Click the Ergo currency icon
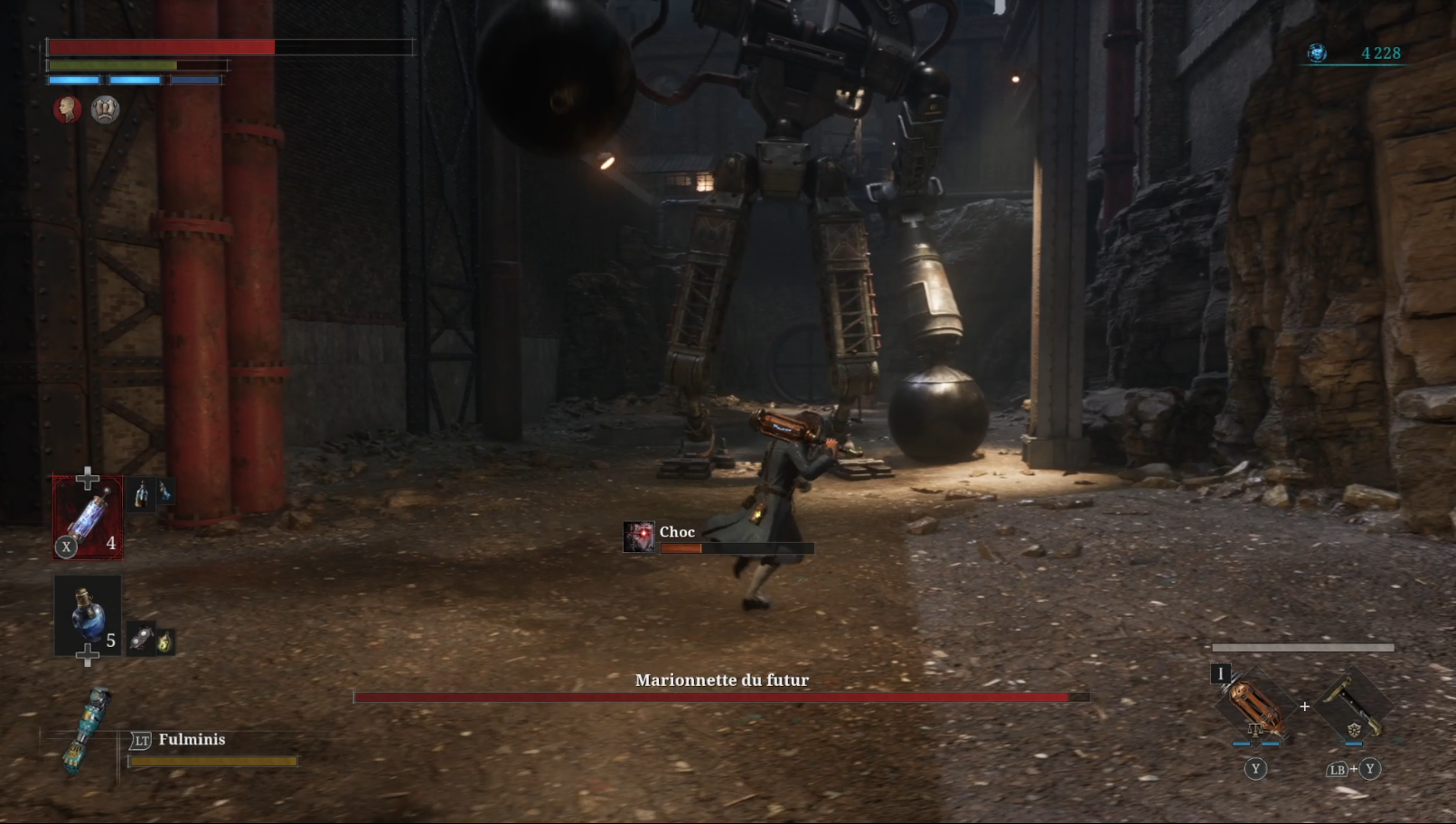 pos(1318,53)
